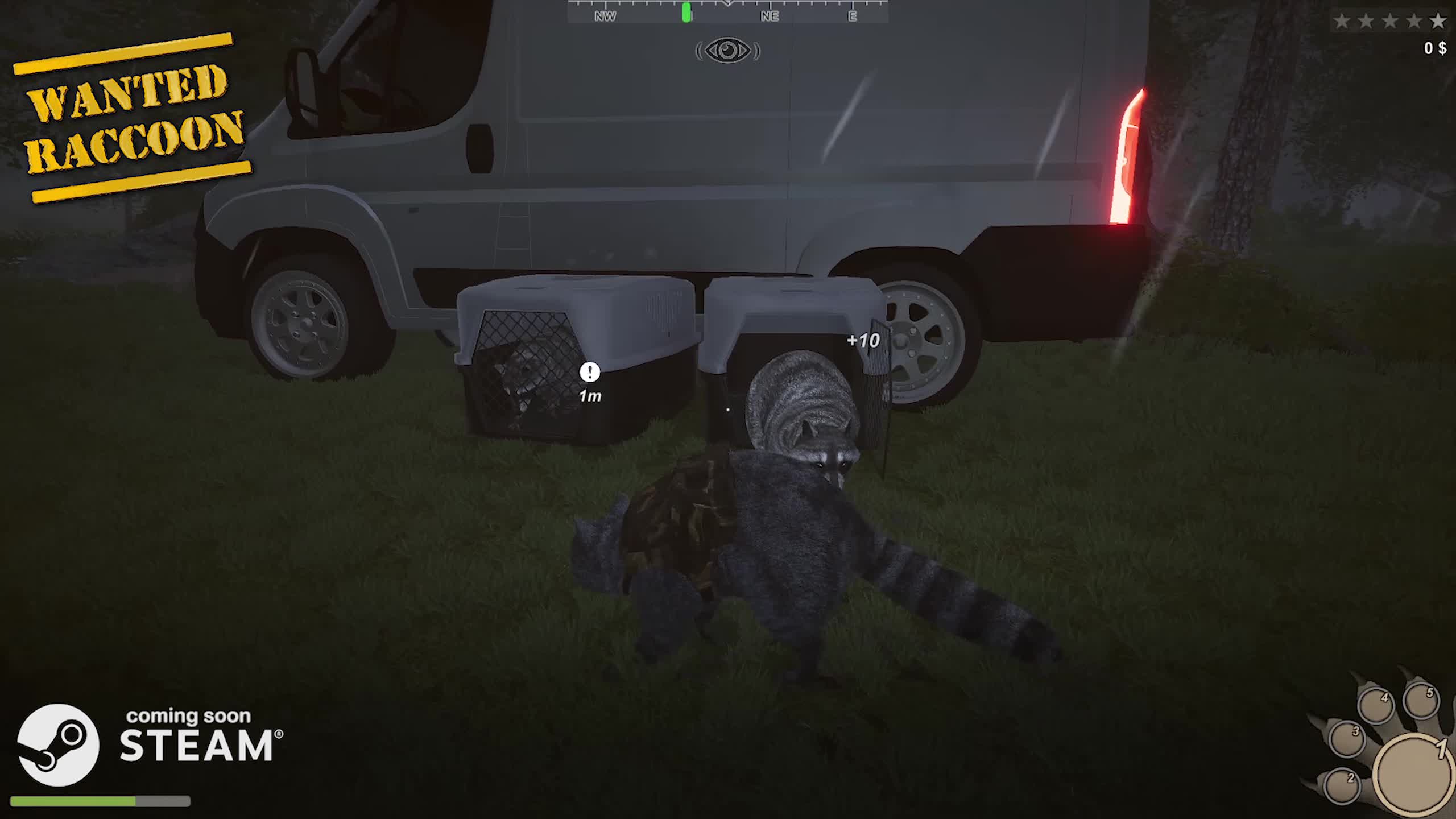Image resolution: width=1456 pixels, height=819 pixels.
Task: Click the E marker on the compass strip
Action: 851,16
